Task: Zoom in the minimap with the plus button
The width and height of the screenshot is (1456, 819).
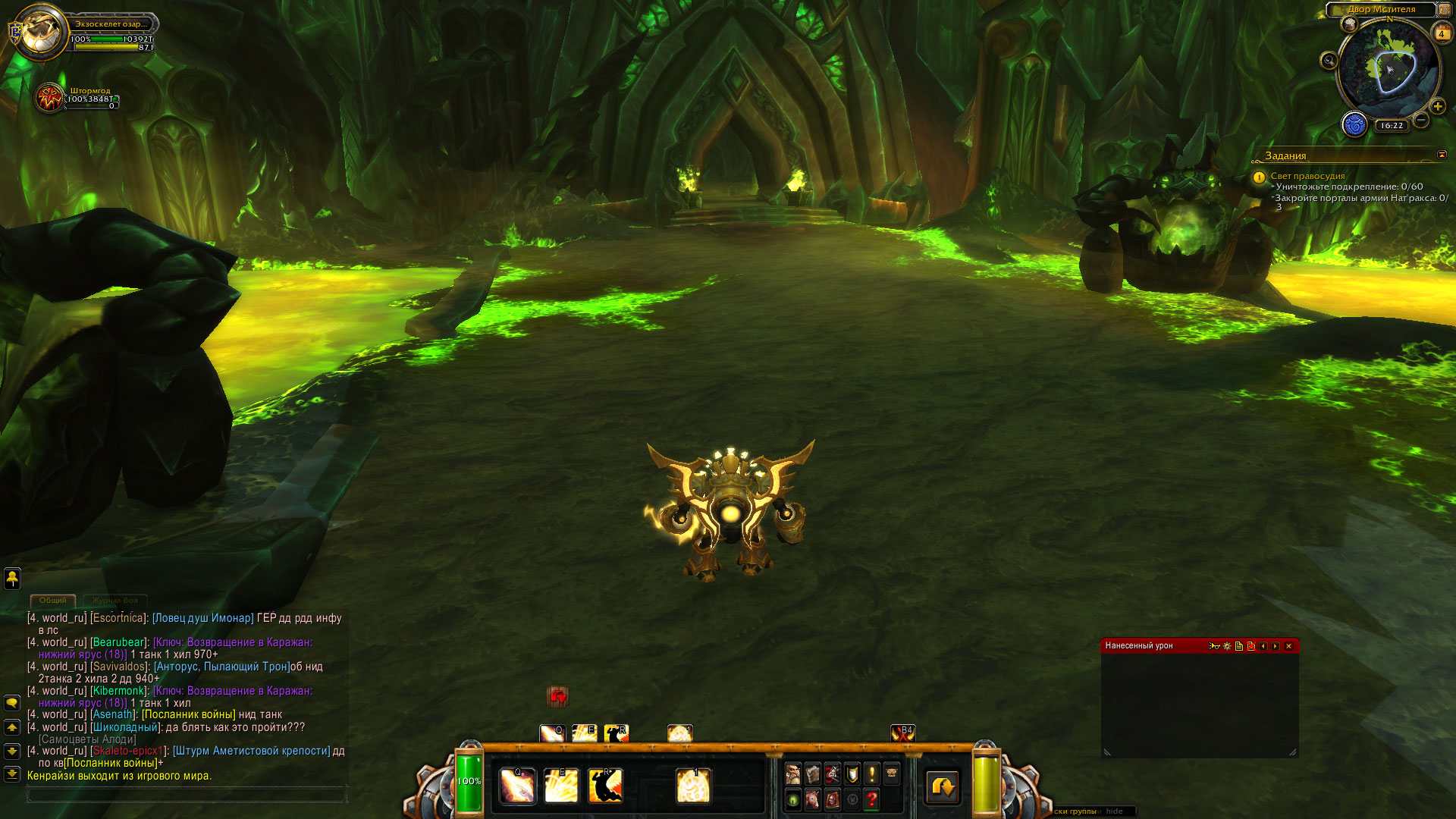Action: point(1437,106)
